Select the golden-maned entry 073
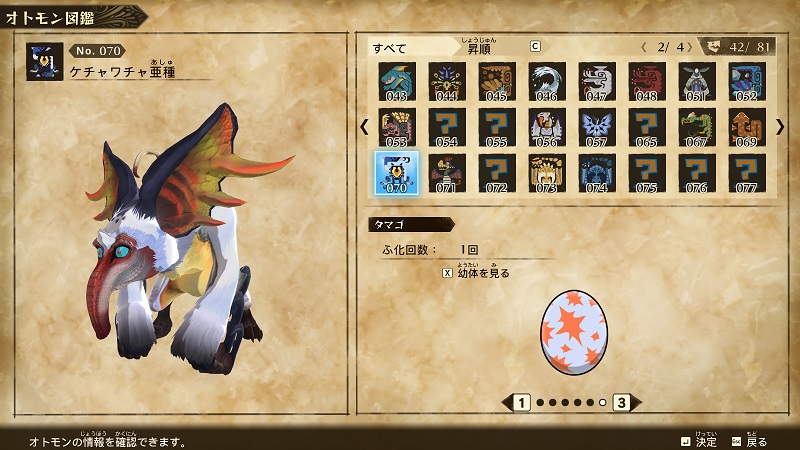Image resolution: width=800 pixels, height=450 pixels. [546, 172]
